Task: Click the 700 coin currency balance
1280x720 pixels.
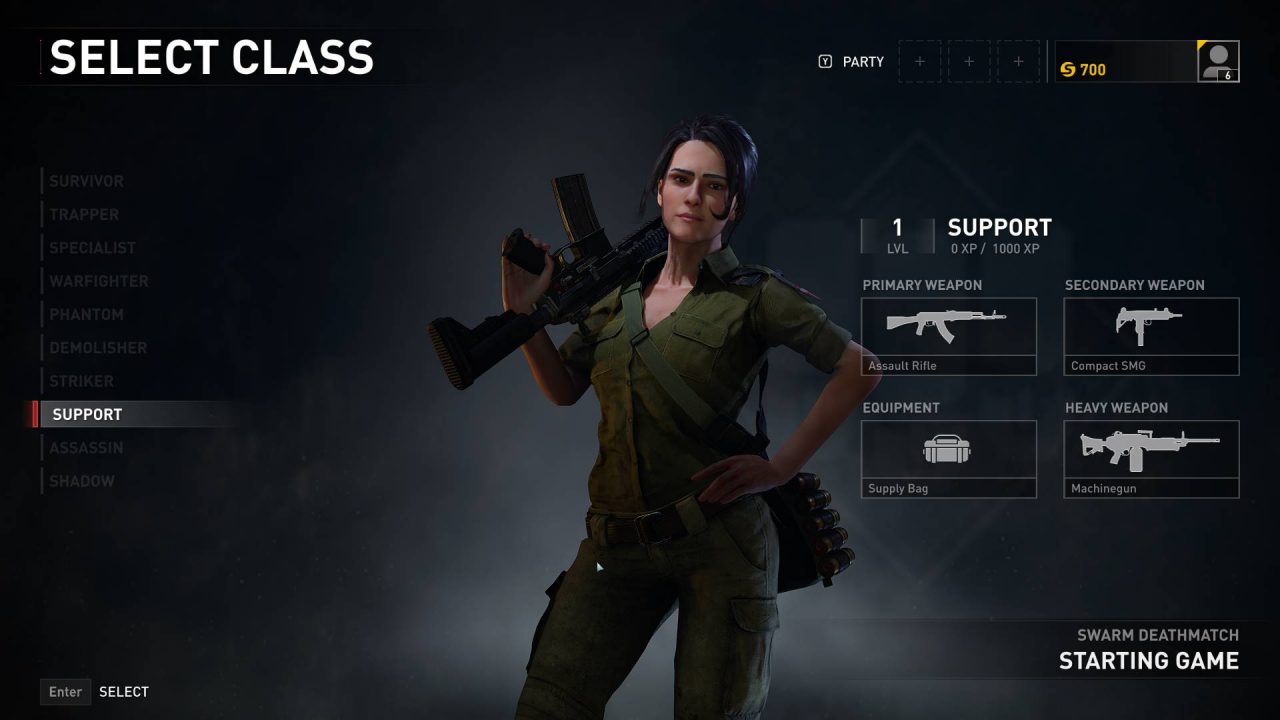Action: pyautogui.click(x=1083, y=69)
